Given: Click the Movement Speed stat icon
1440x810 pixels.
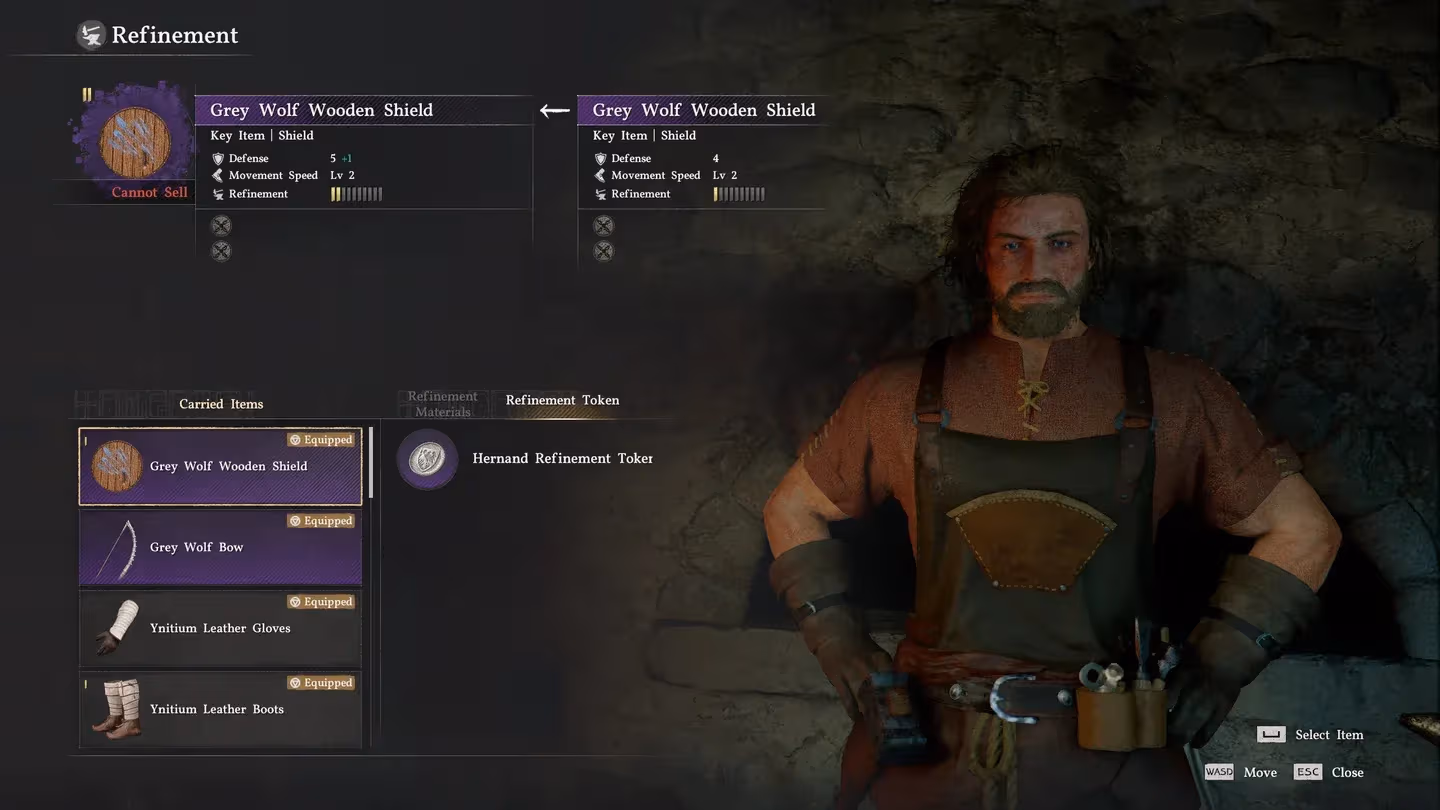Looking at the screenshot, I should click(x=218, y=174).
